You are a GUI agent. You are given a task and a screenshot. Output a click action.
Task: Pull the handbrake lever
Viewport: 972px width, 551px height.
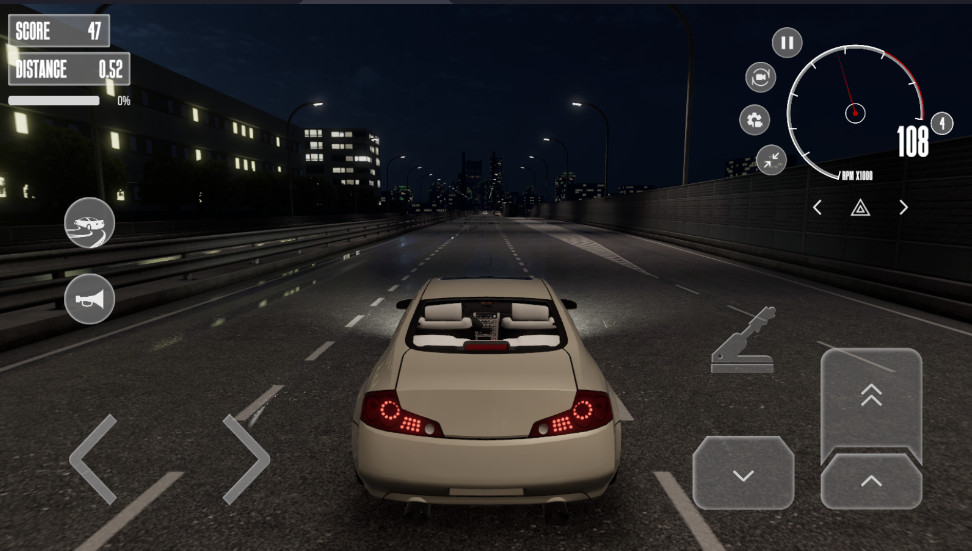743,342
